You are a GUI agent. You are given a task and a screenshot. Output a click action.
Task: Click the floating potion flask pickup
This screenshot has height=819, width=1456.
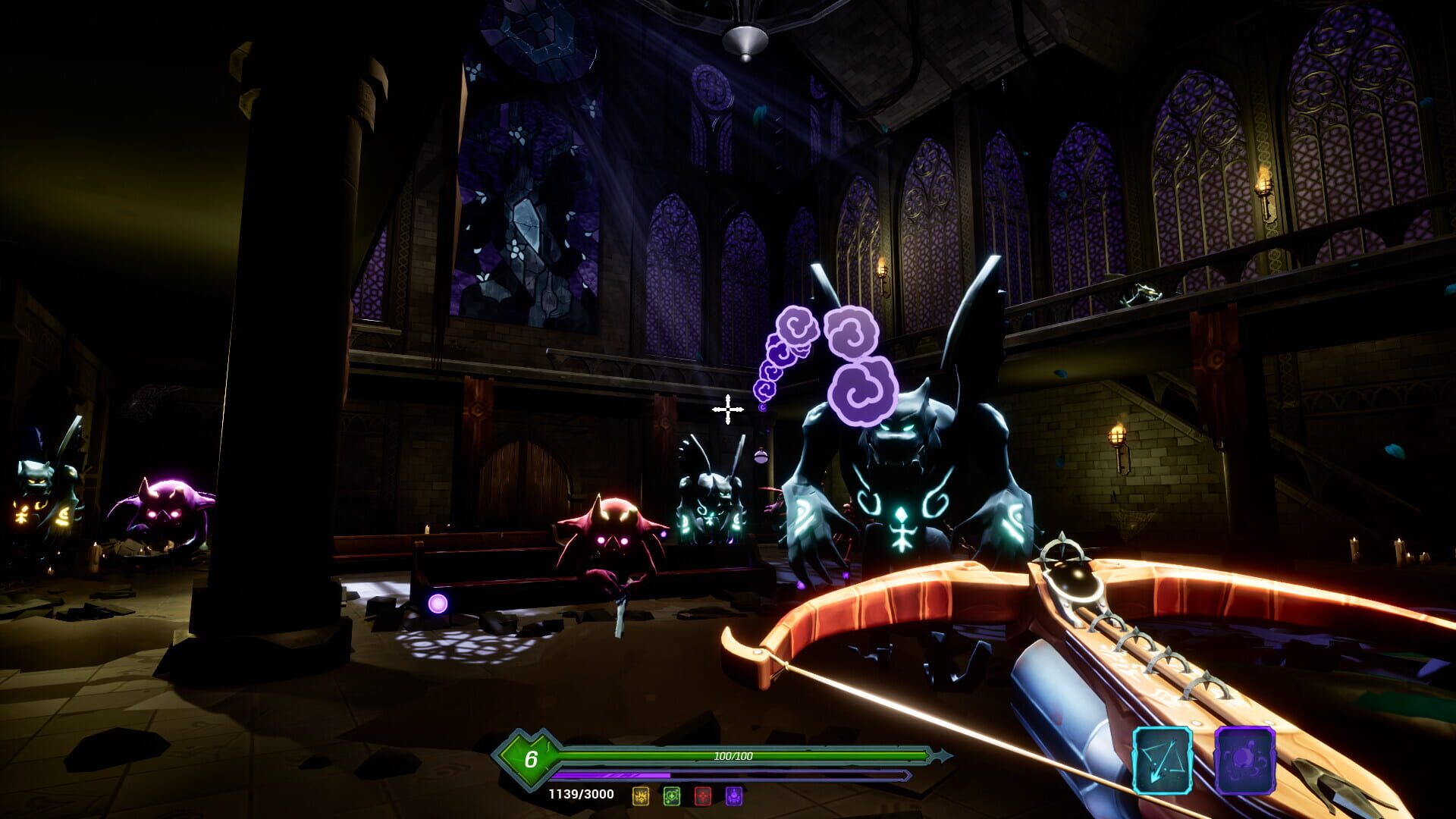click(x=761, y=458)
